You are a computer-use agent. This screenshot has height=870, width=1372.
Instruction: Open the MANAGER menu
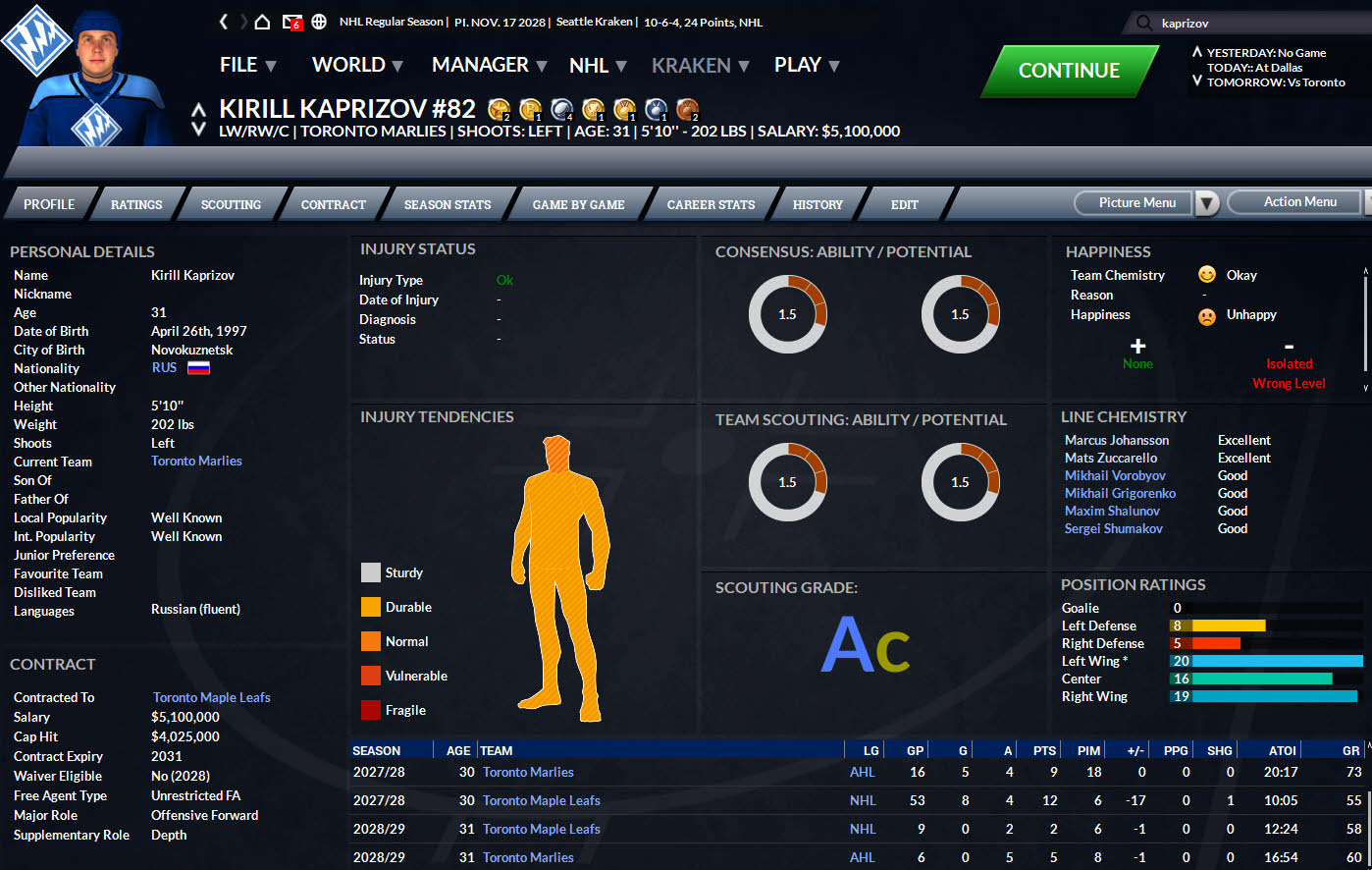[489, 65]
